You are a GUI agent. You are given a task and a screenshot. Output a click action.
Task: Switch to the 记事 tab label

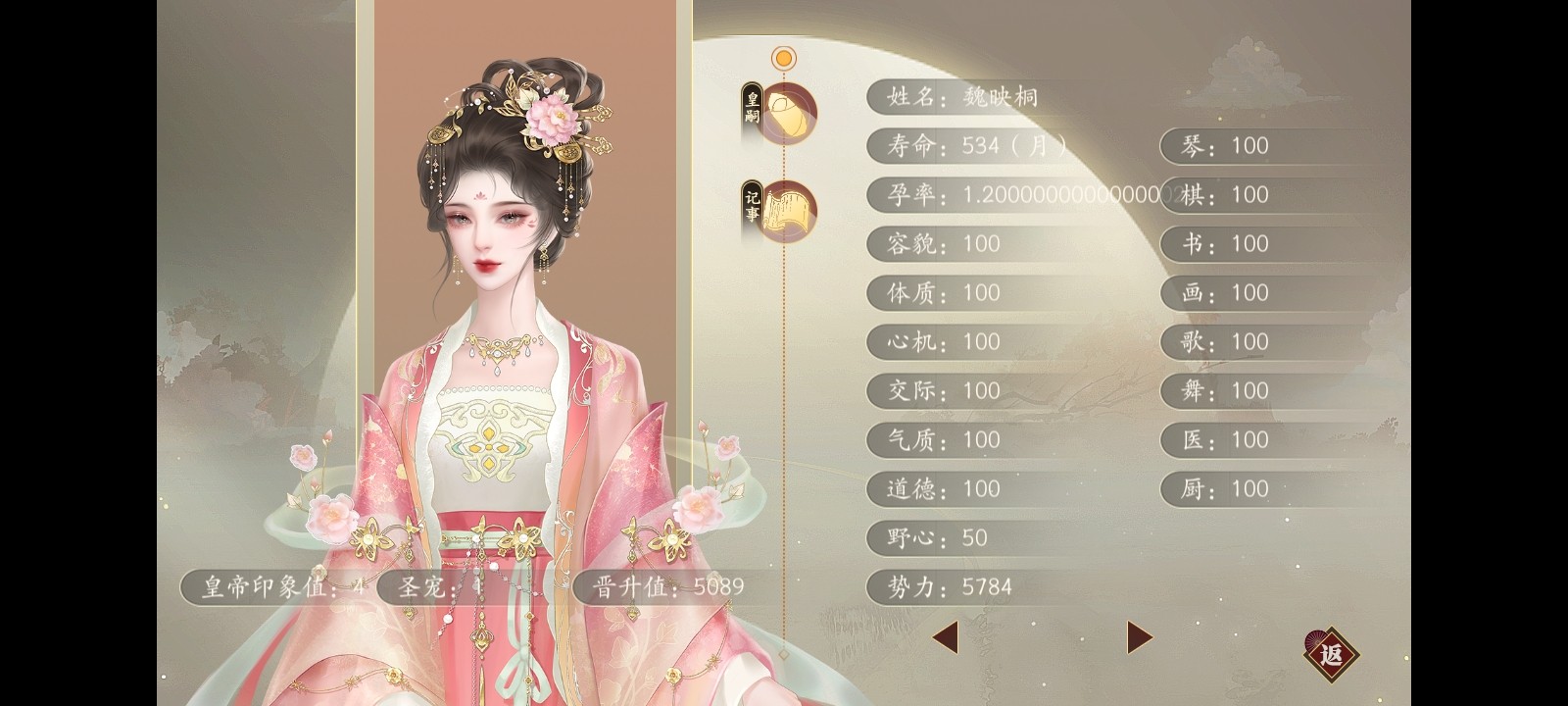751,206
